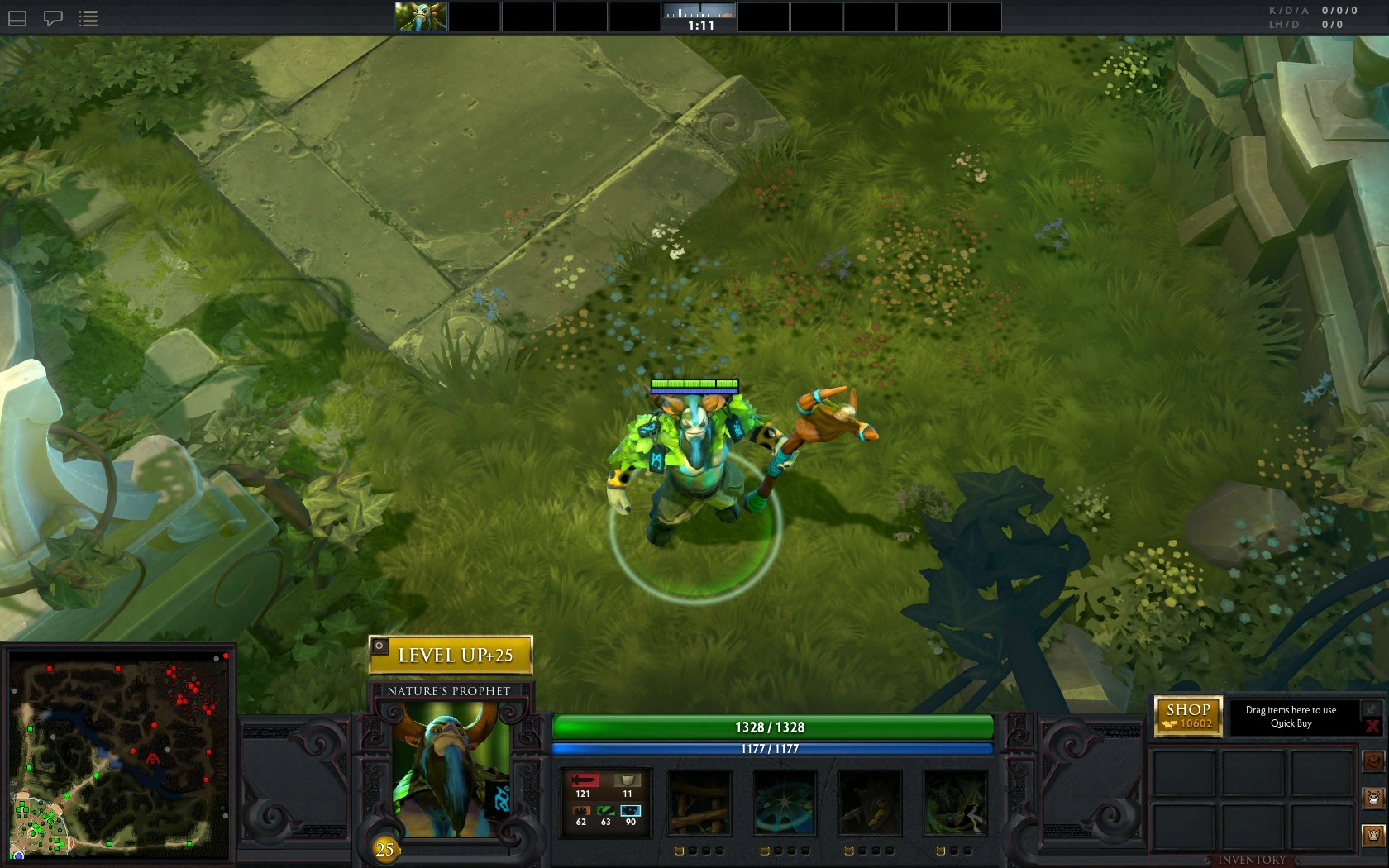
Task: Open the Shop
Action: [x=1188, y=716]
